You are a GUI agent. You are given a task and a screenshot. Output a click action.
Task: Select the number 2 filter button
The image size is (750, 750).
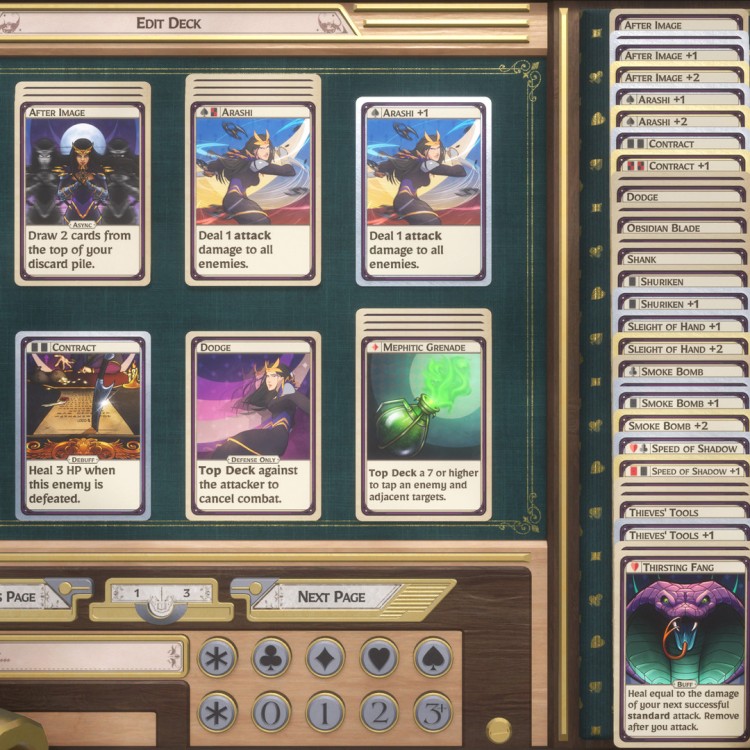(x=379, y=711)
